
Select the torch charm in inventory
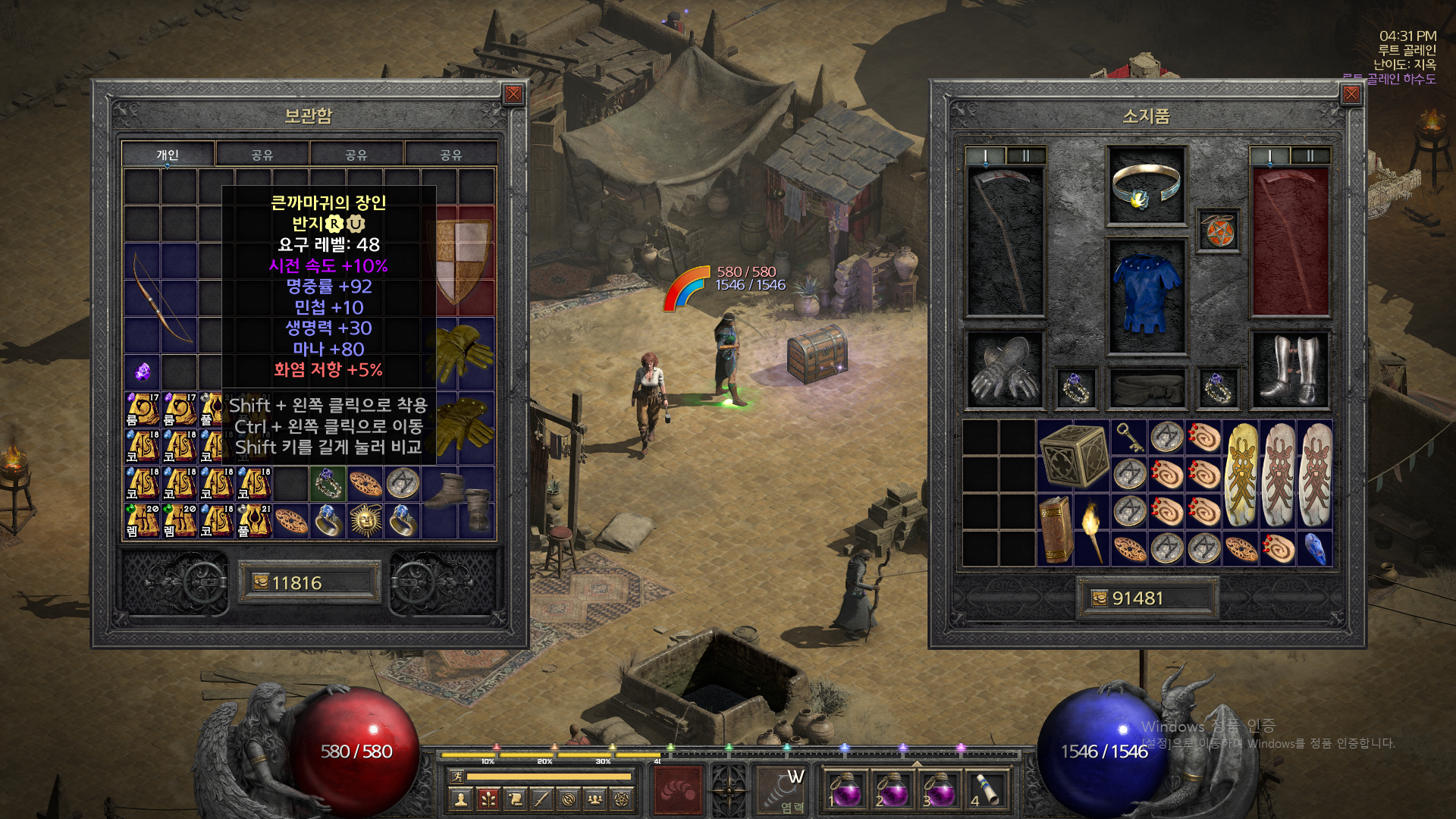1091,529
